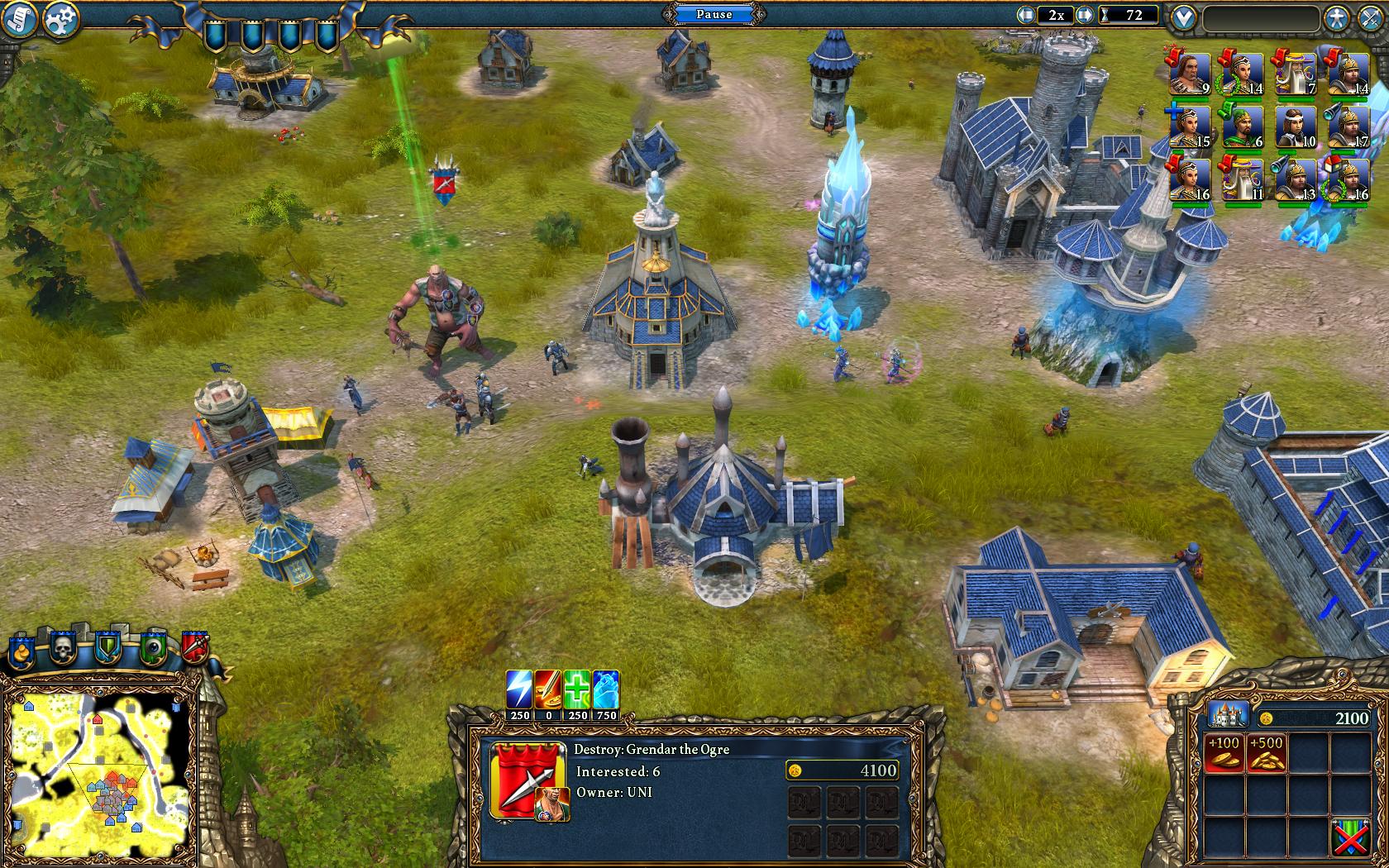The image size is (1389, 868).
Task: Open the gears settings menu
Action: (x=59, y=20)
